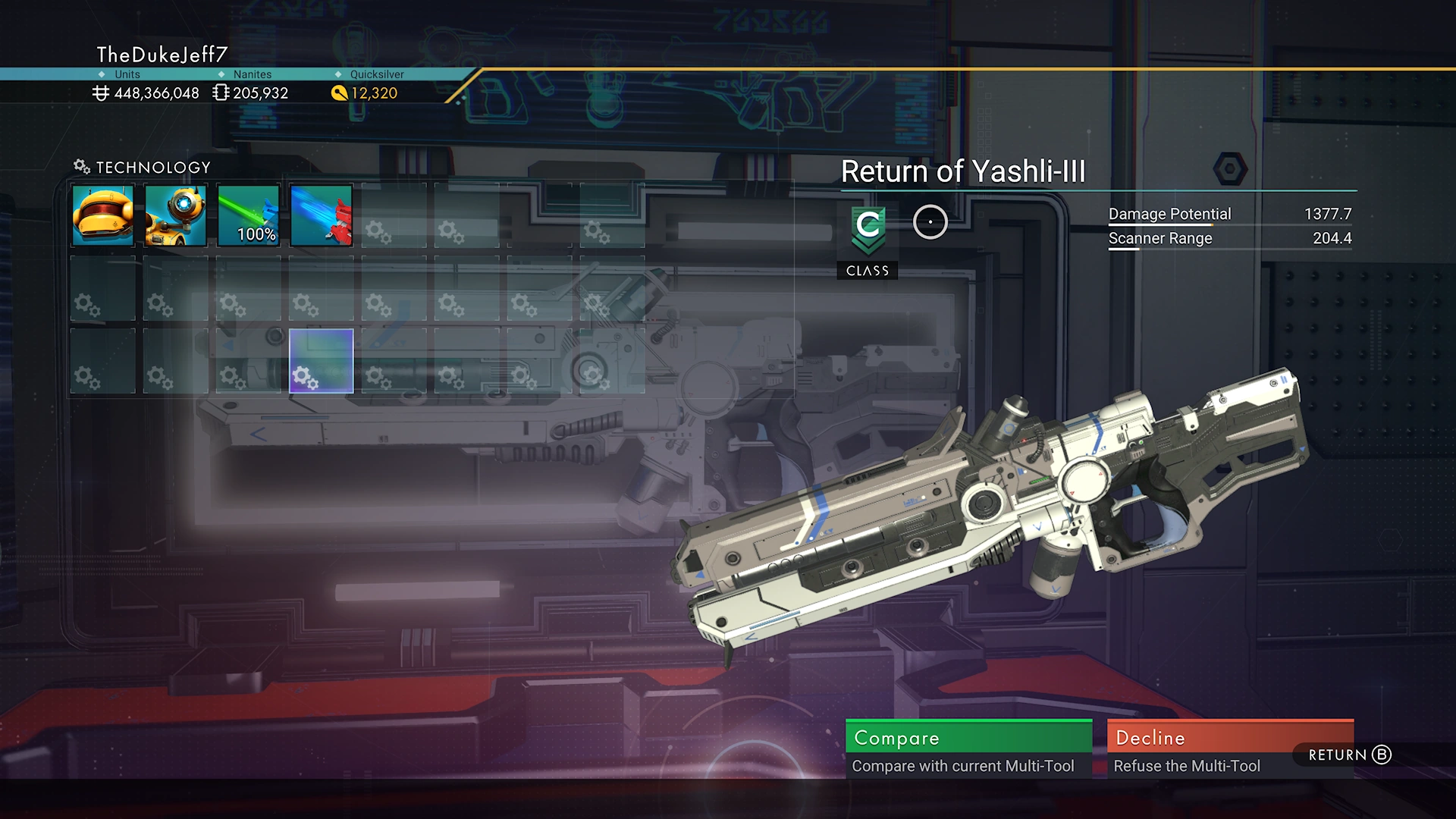
Task: Click the hexagon icon beside the Multi-Tool name
Action: (x=1229, y=169)
